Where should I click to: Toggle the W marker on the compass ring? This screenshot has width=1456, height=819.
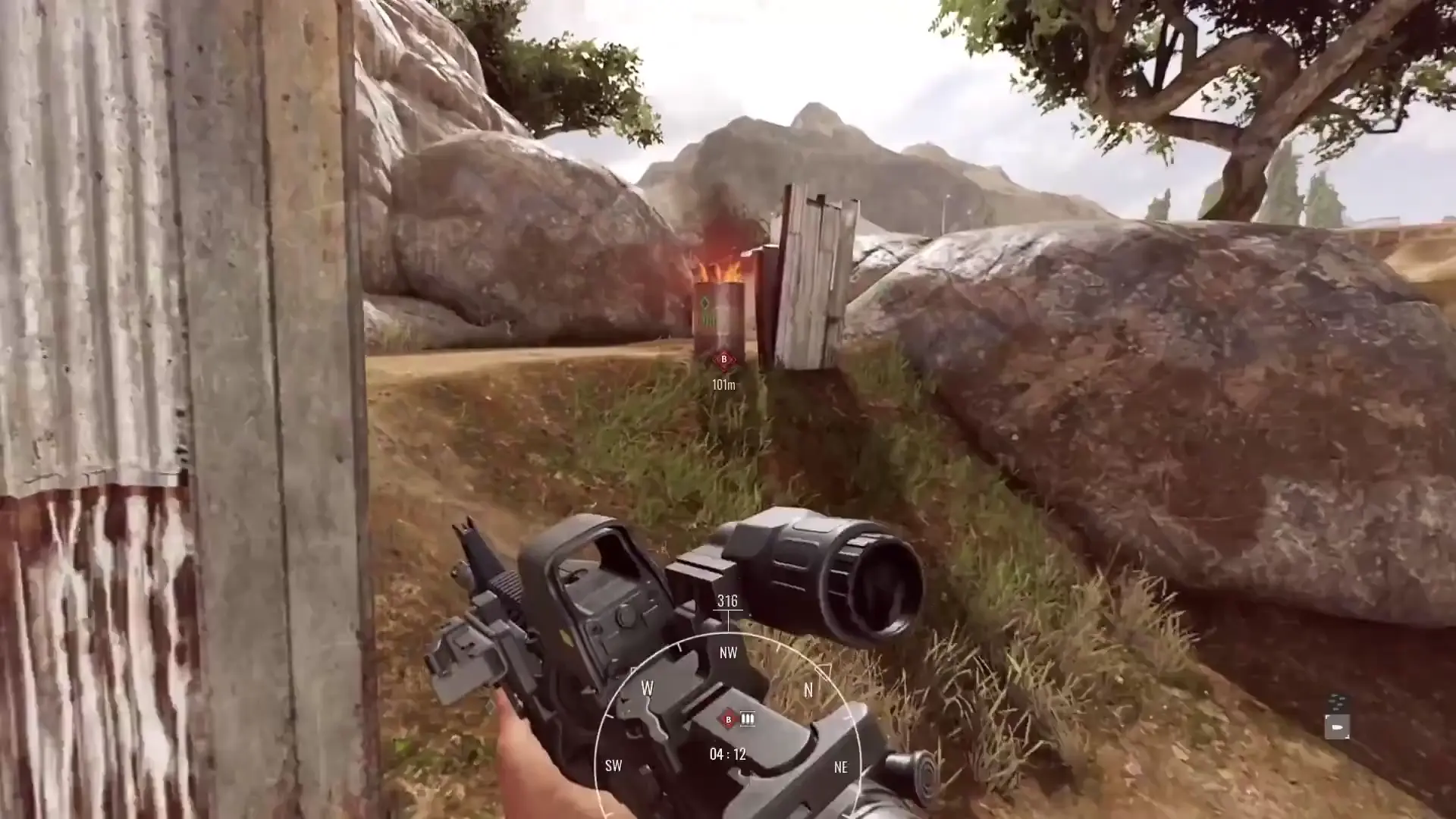[x=646, y=687]
